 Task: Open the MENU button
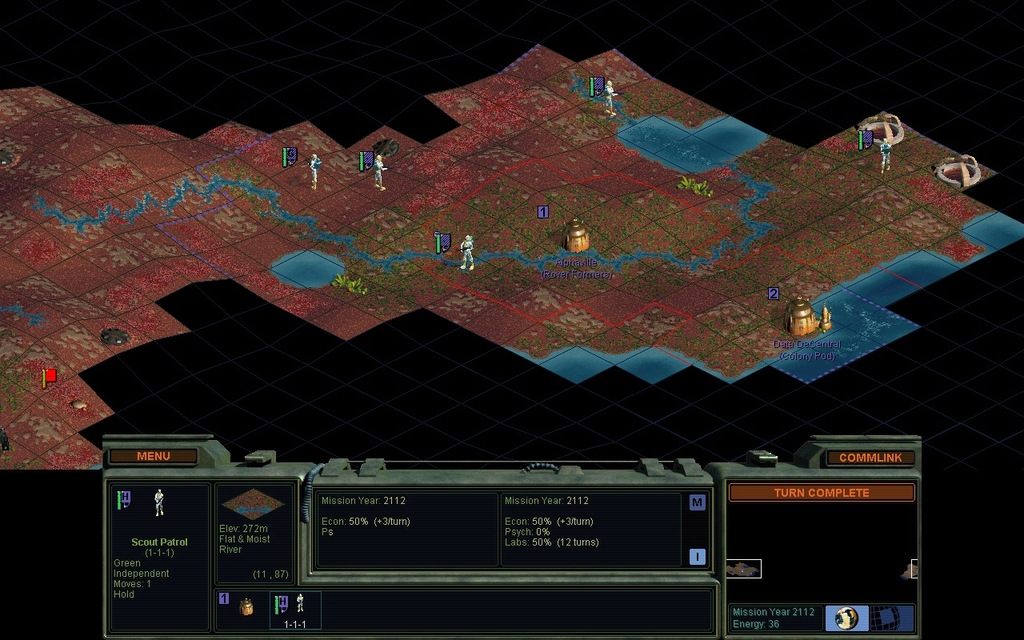tap(153, 456)
